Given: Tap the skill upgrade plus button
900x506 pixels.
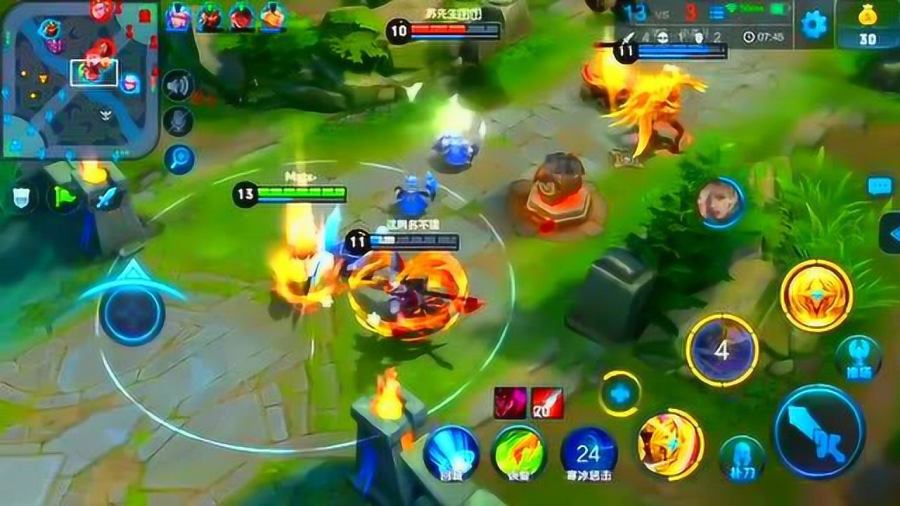Looking at the screenshot, I should pos(620,393).
